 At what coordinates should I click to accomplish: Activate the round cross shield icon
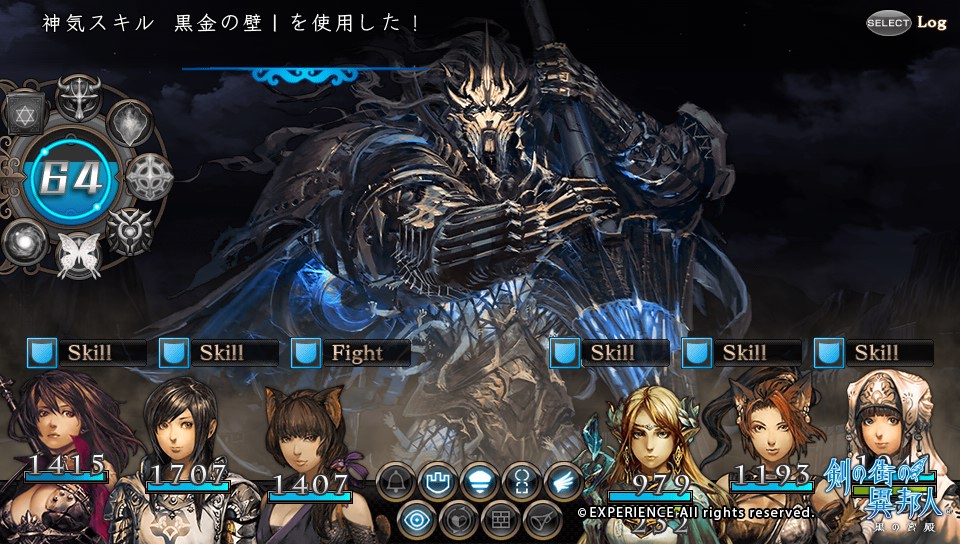click(149, 177)
